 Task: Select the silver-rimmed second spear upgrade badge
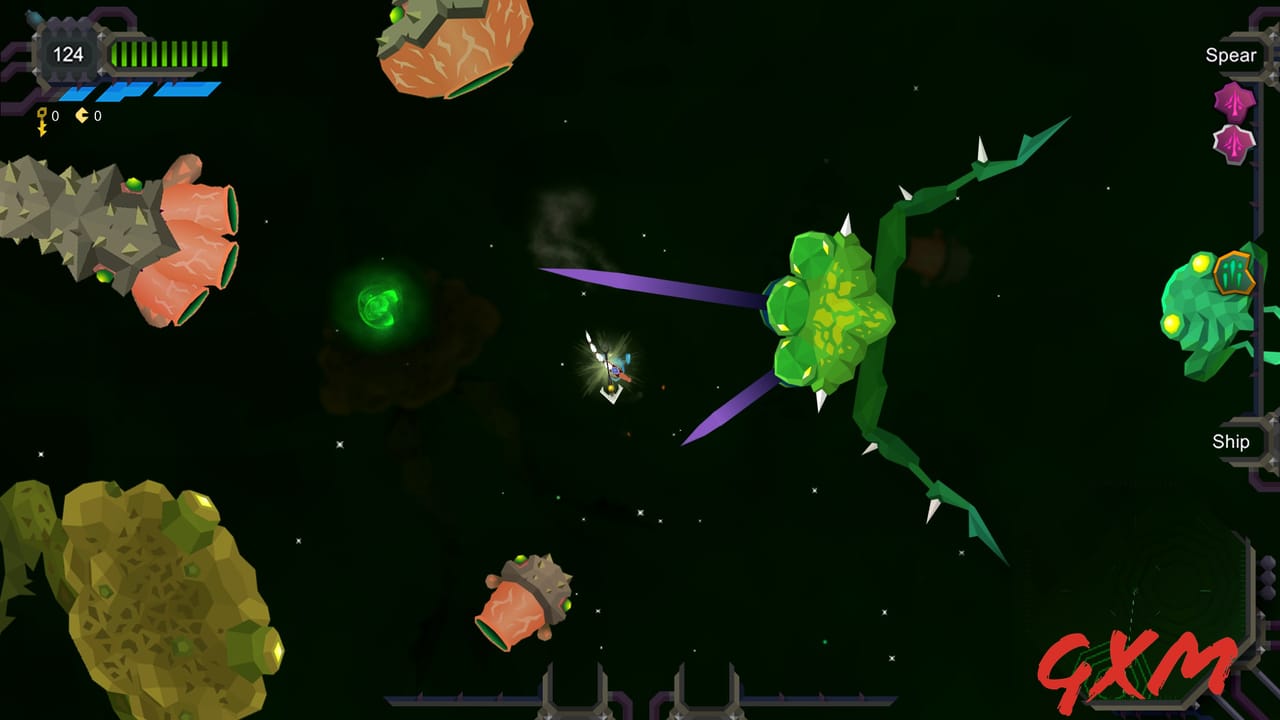1235,143
